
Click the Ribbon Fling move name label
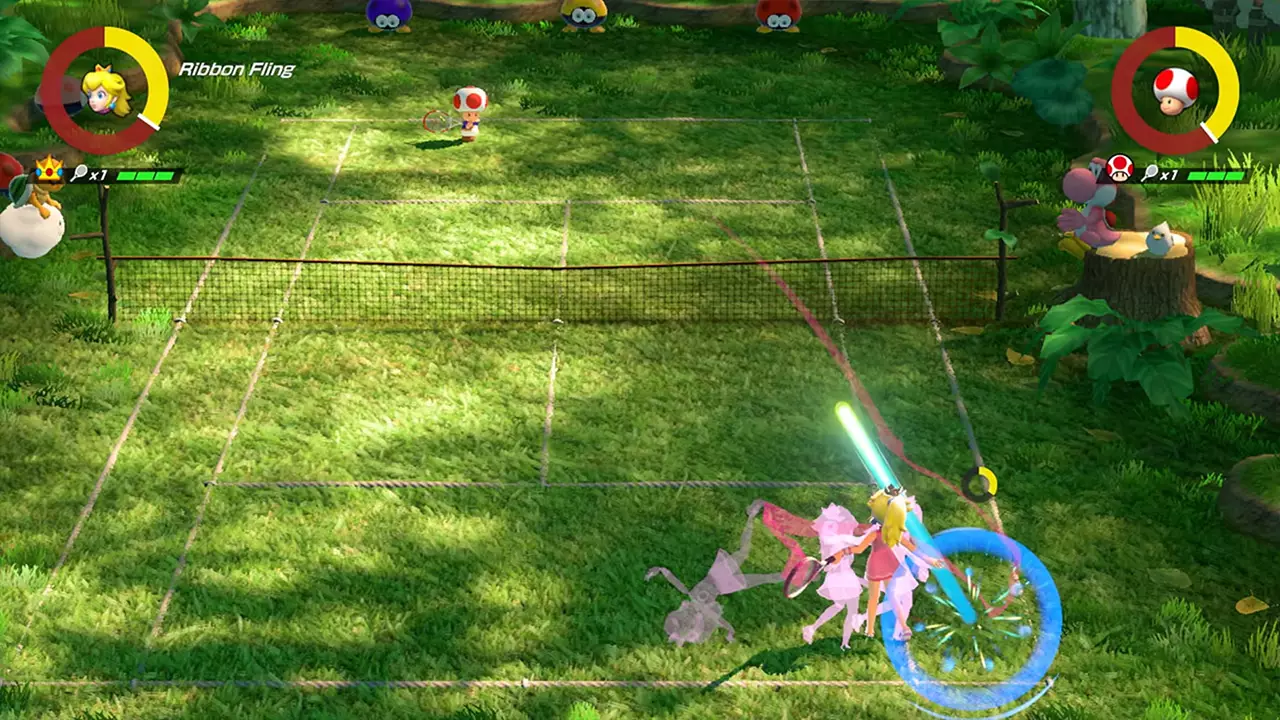pos(237,70)
